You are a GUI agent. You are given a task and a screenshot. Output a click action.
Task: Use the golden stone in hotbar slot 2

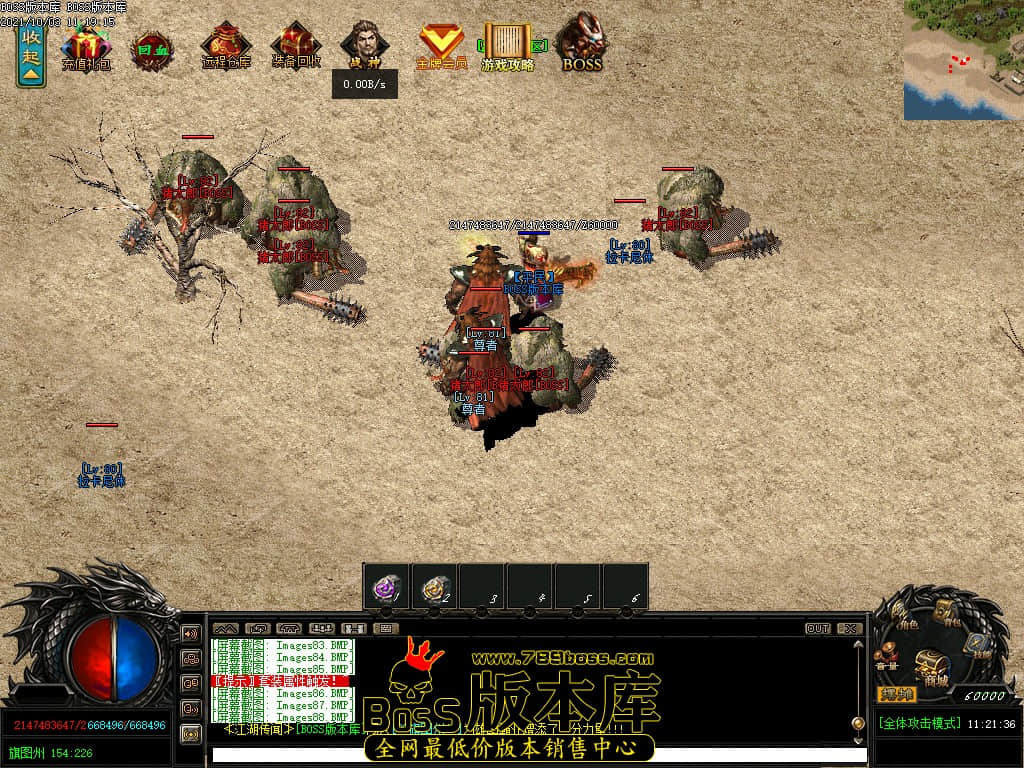point(435,587)
